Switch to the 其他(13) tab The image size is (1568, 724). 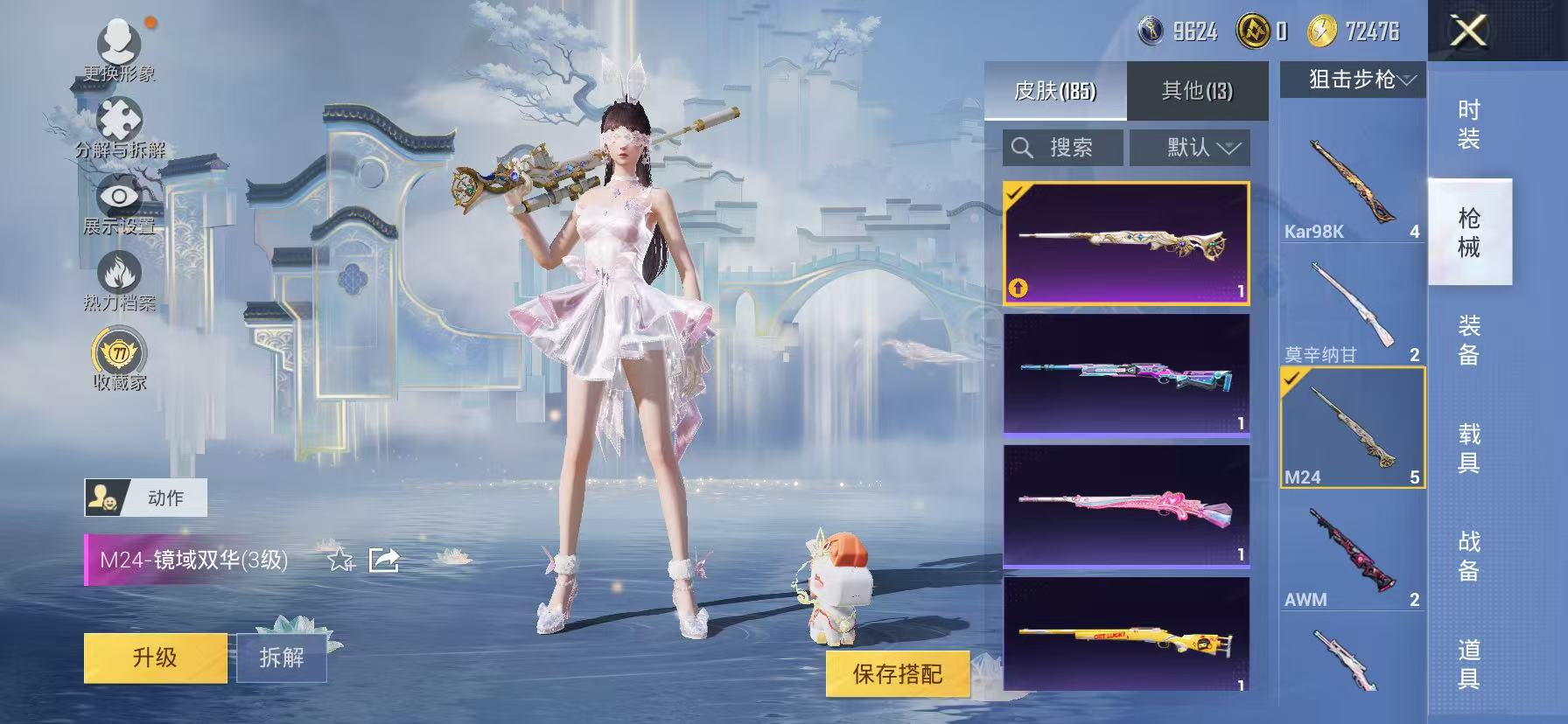1195,88
